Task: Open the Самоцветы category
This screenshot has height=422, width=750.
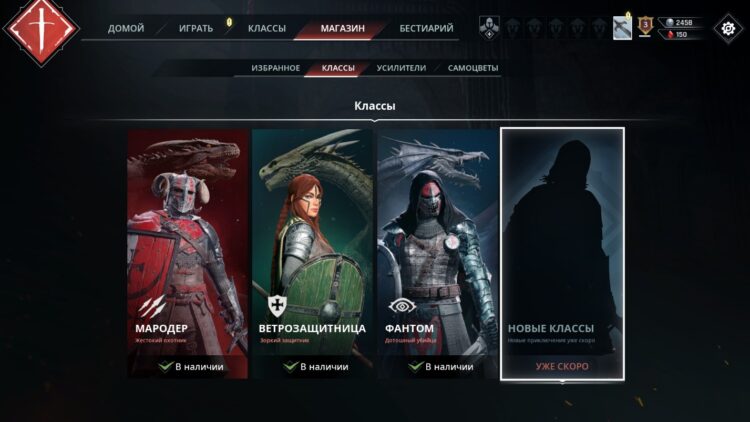Action: [x=473, y=68]
